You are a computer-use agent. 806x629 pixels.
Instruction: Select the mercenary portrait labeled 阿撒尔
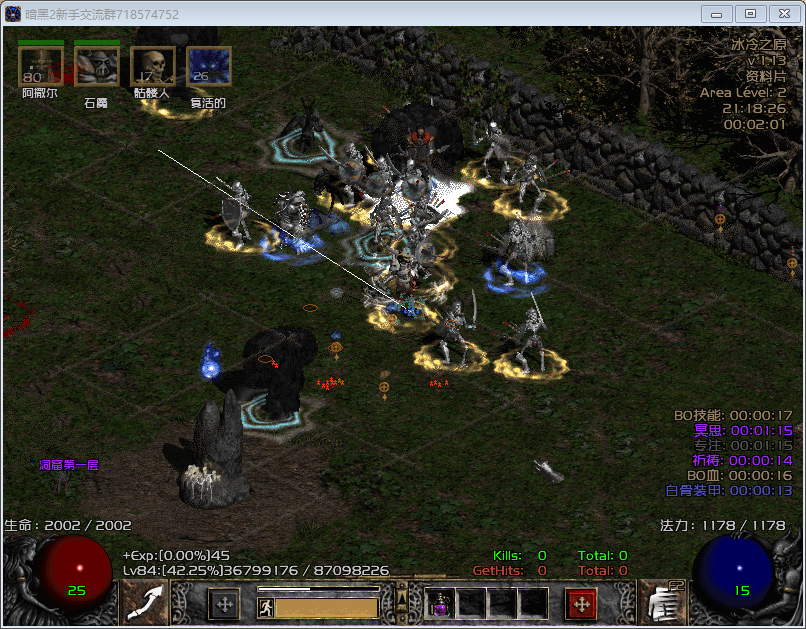40,67
